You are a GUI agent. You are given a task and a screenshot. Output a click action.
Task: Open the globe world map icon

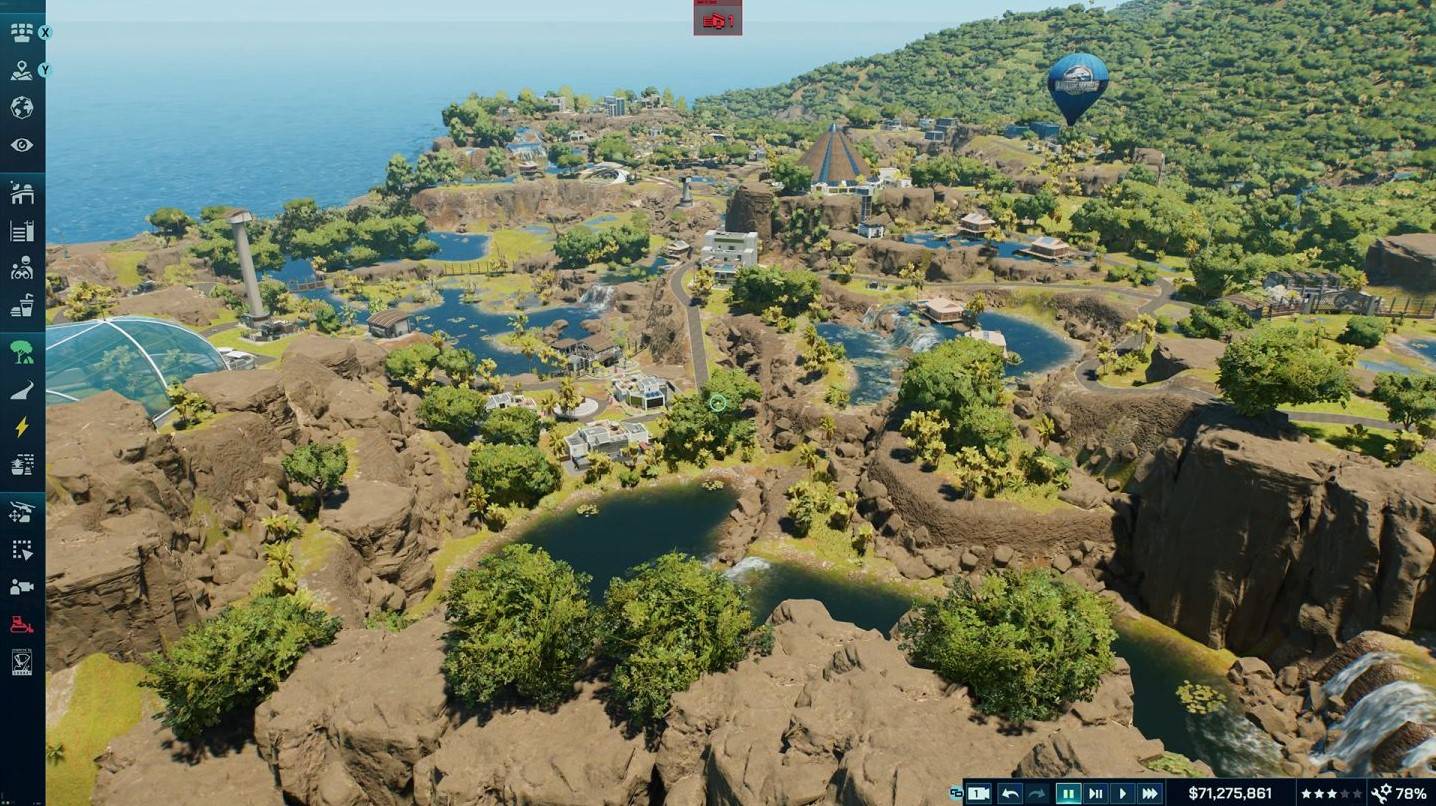click(21, 108)
